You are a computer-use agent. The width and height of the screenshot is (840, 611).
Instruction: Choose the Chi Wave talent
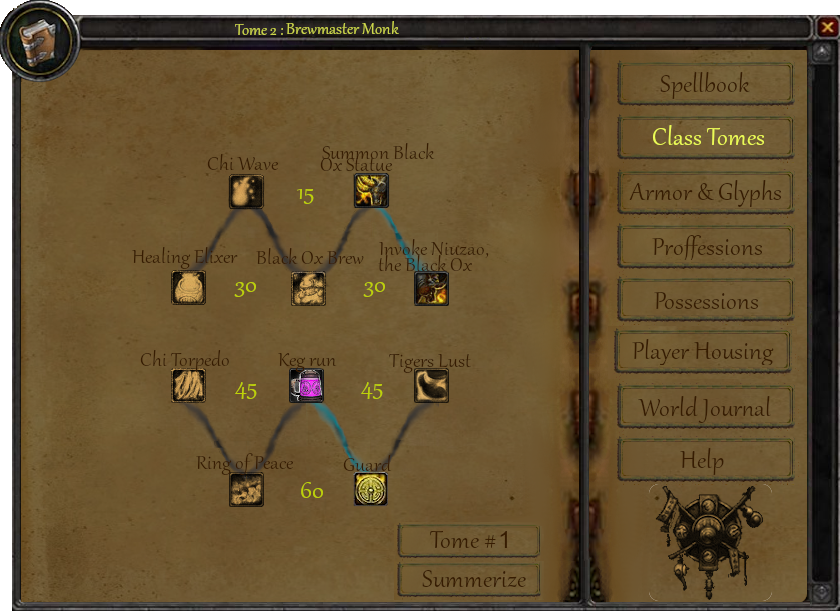[246, 191]
